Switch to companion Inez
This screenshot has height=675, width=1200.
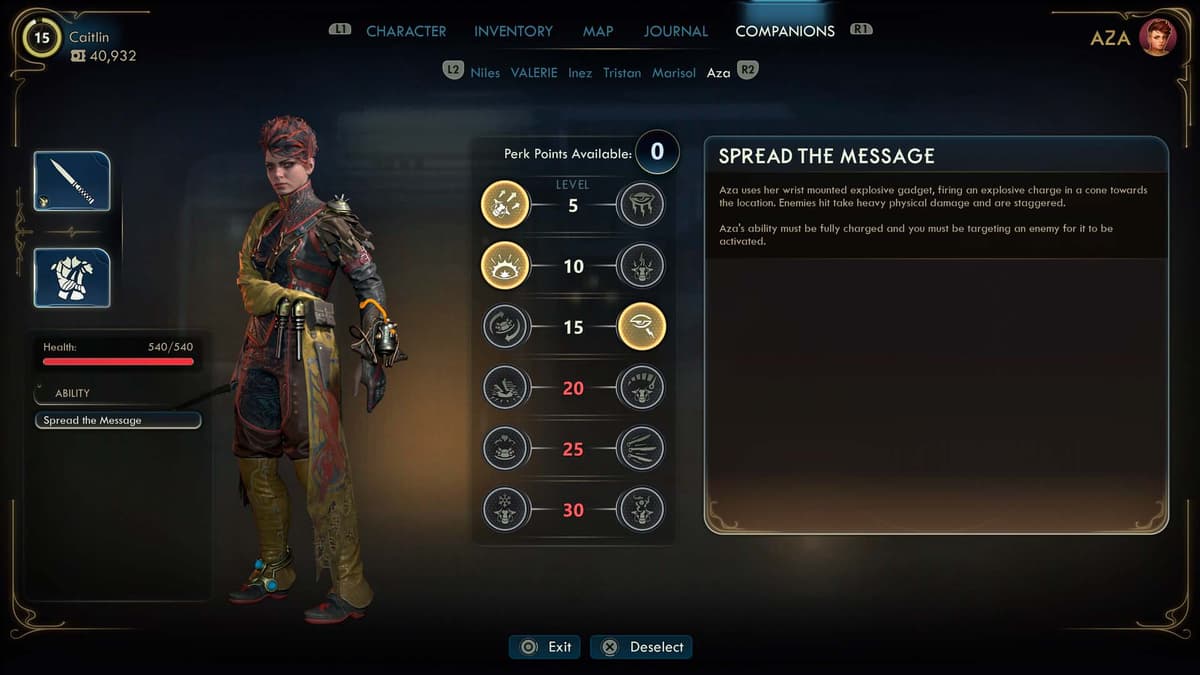click(x=580, y=73)
